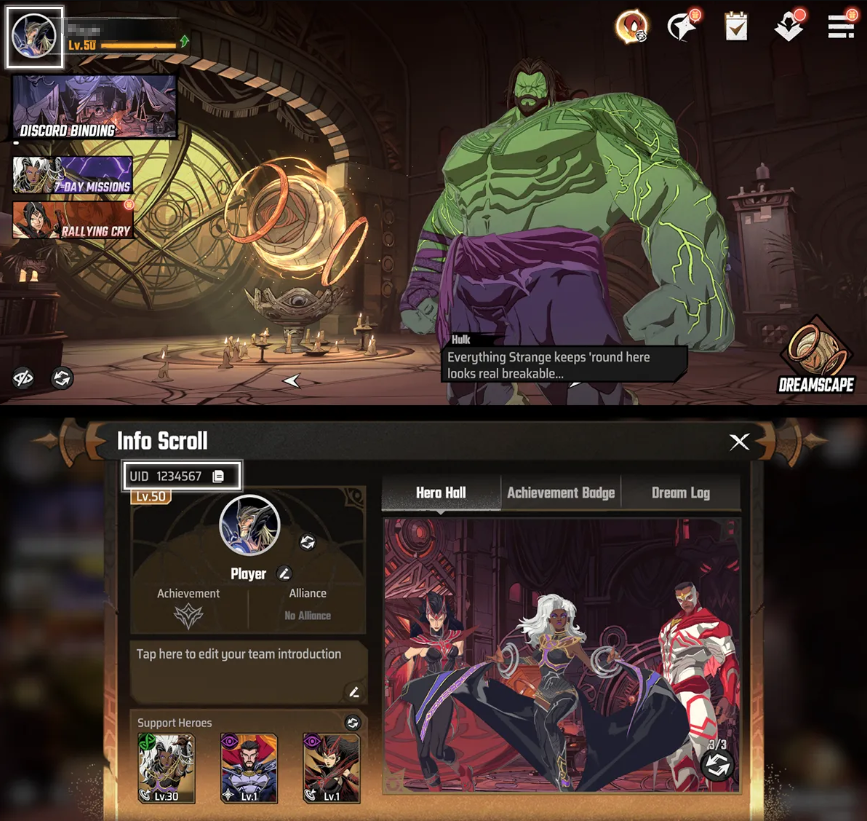Open the Rallying Cry event

[72, 221]
